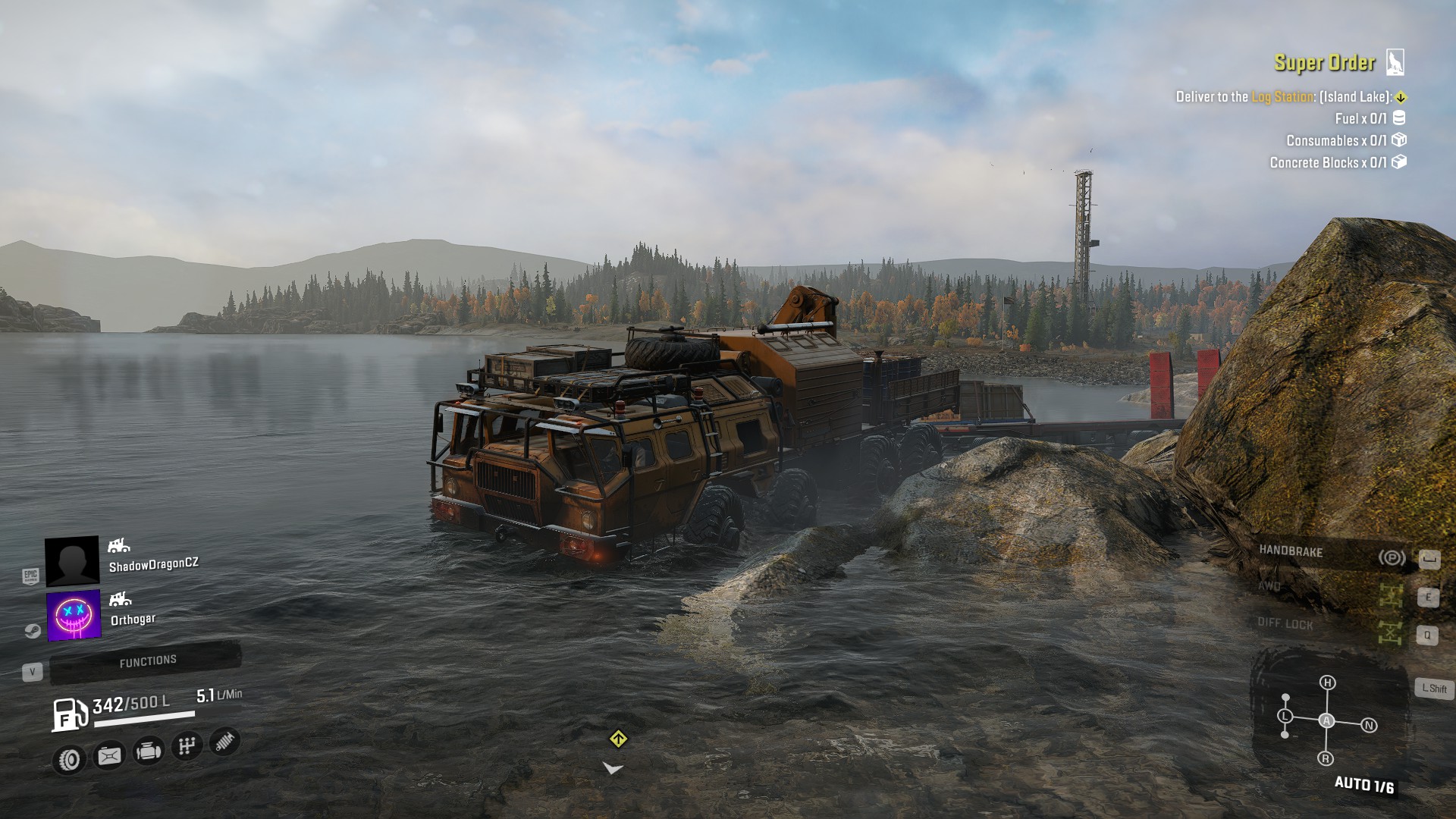Click the yellow waypoint compass marker
1456x819 pixels.
tap(618, 739)
